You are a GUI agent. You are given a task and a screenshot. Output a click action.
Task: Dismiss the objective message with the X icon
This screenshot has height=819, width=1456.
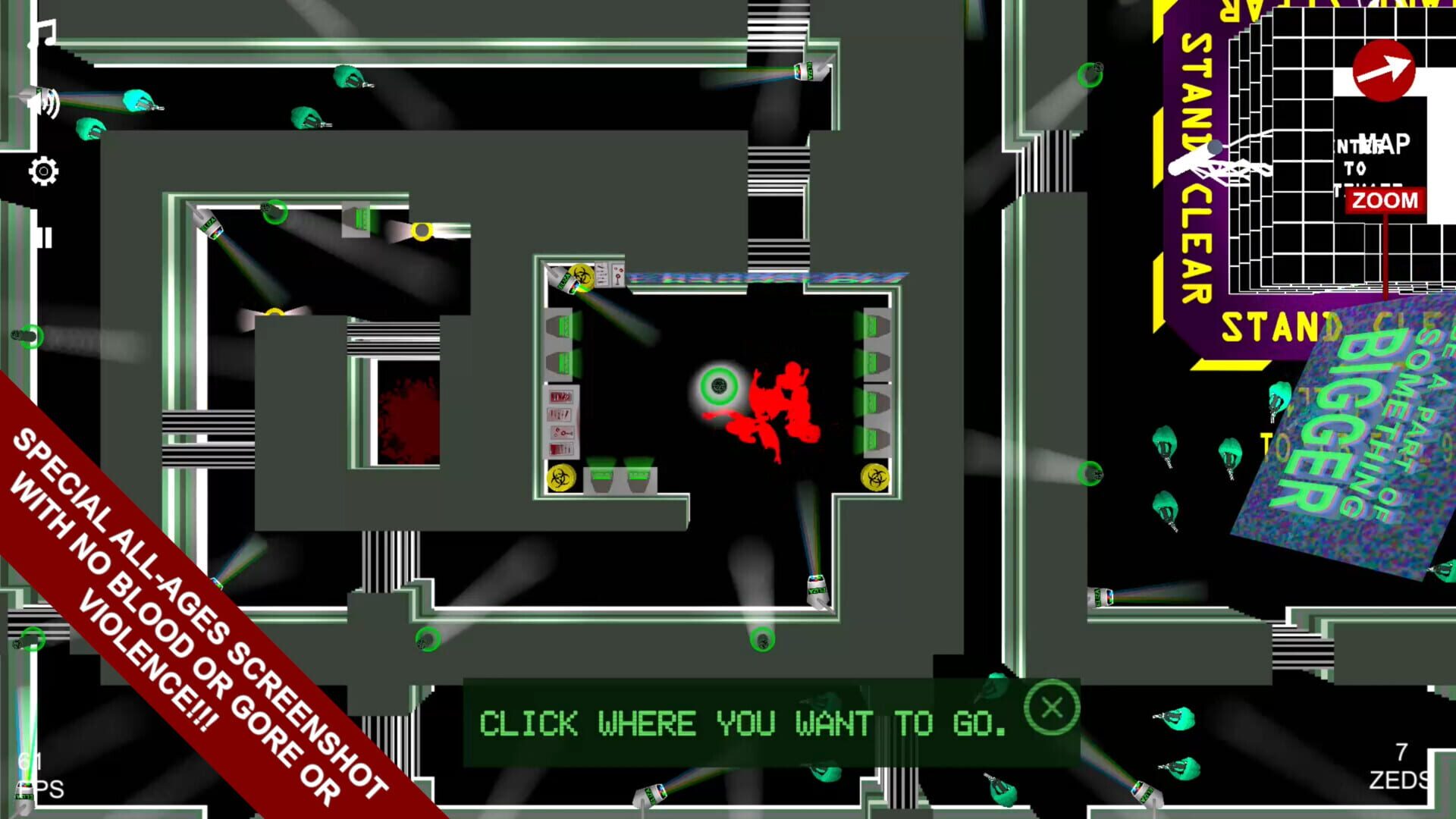[1053, 708]
